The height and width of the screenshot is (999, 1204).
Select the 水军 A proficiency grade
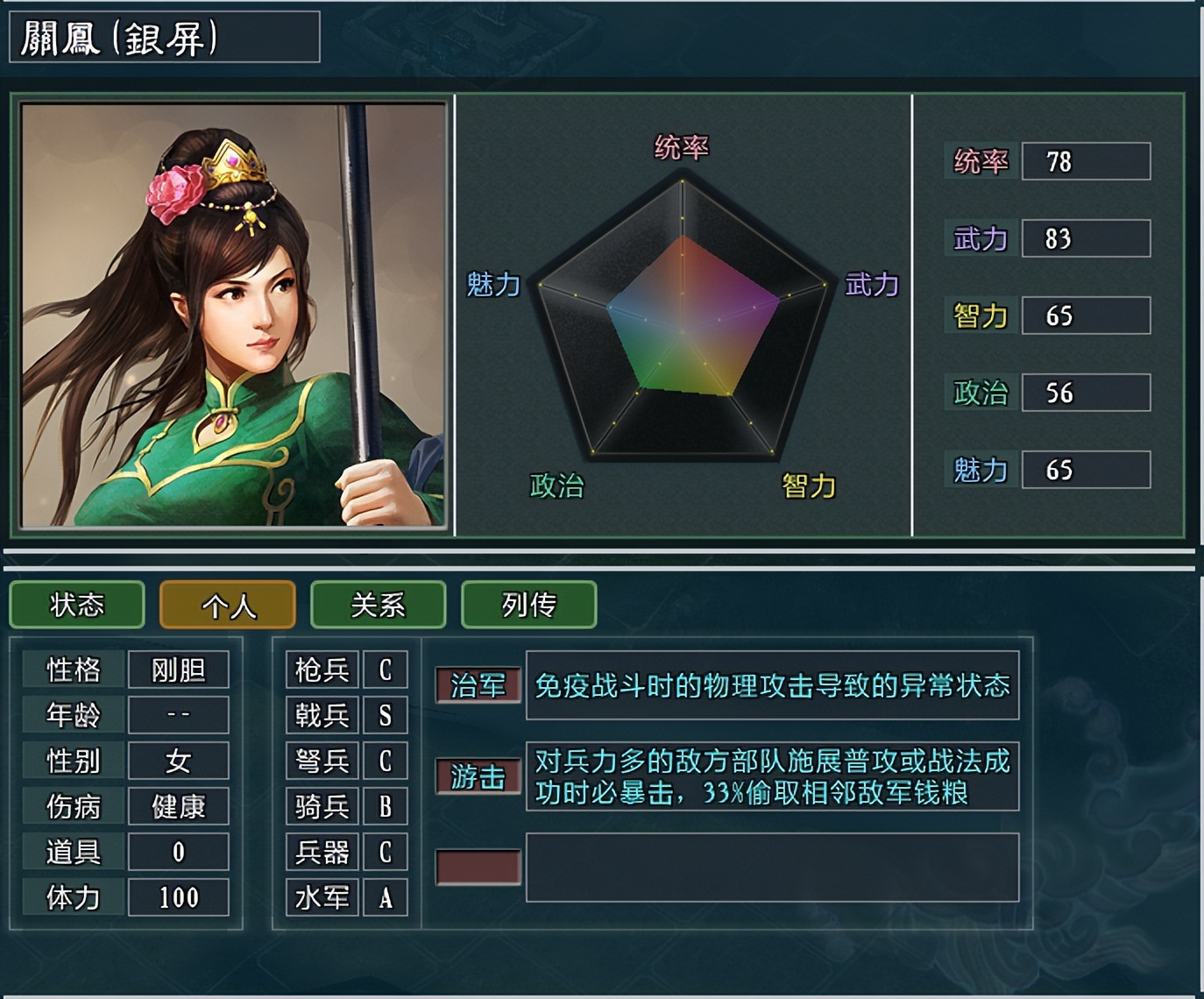[386, 897]
